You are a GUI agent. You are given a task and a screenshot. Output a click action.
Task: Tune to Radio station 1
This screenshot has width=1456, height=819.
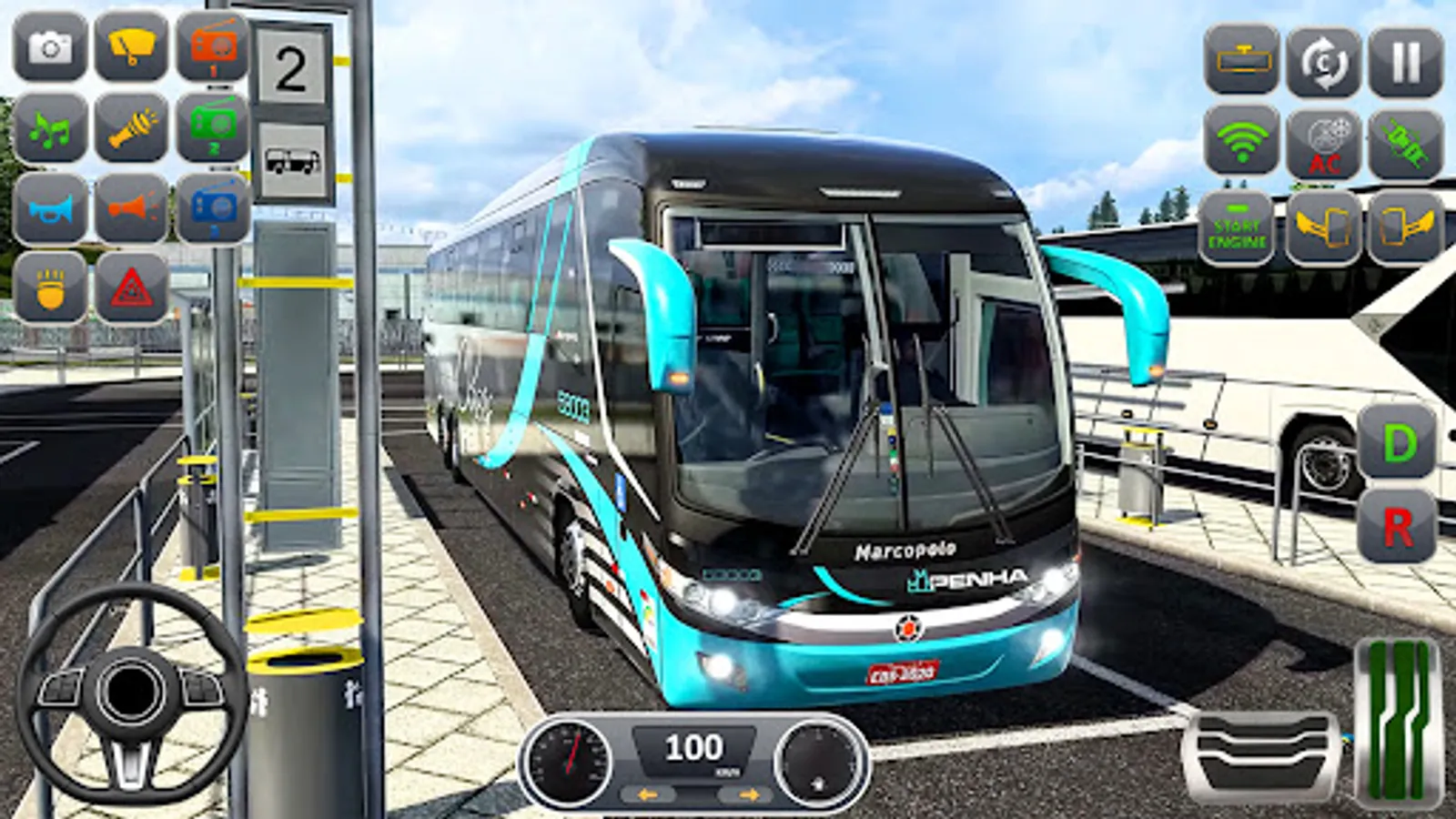(210, 45)
